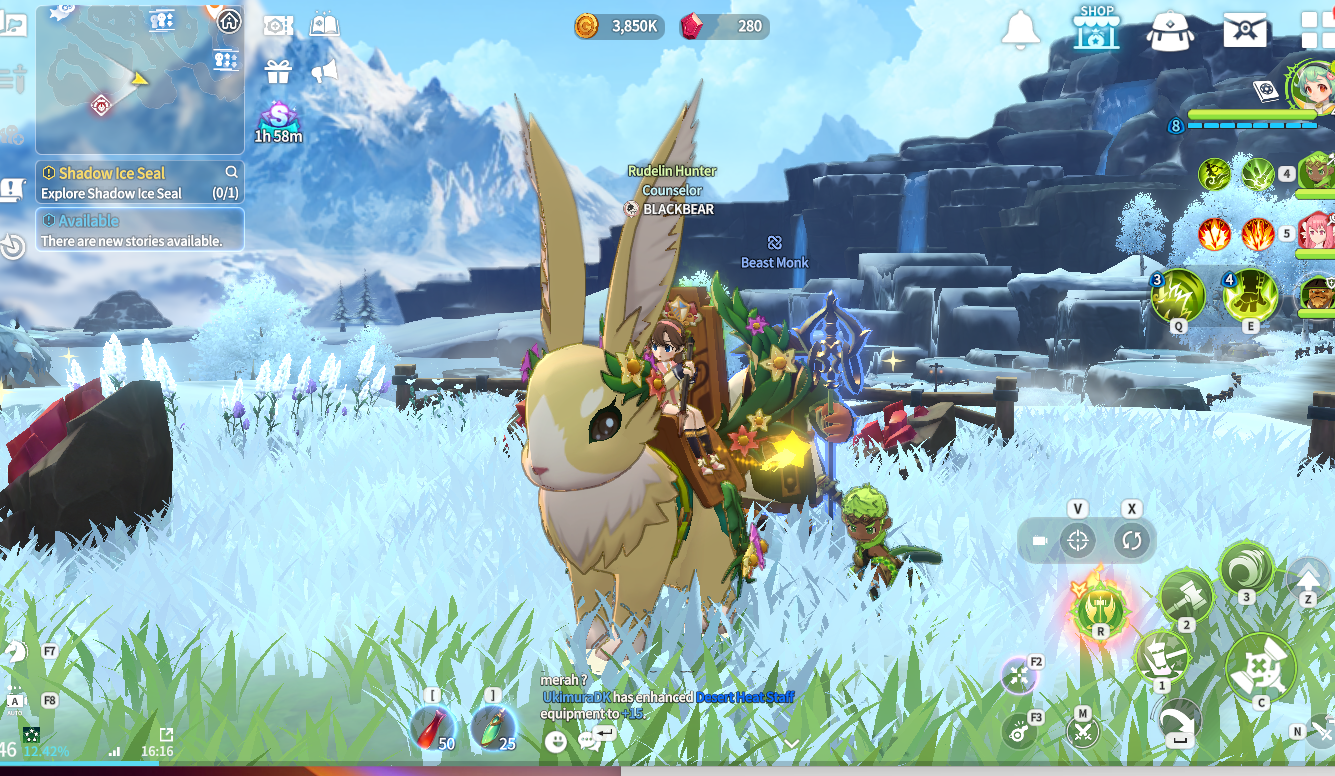Open the Desert Heat Staff item link
Viewport: 1335px width, 776px height.
tap(745, 697)
